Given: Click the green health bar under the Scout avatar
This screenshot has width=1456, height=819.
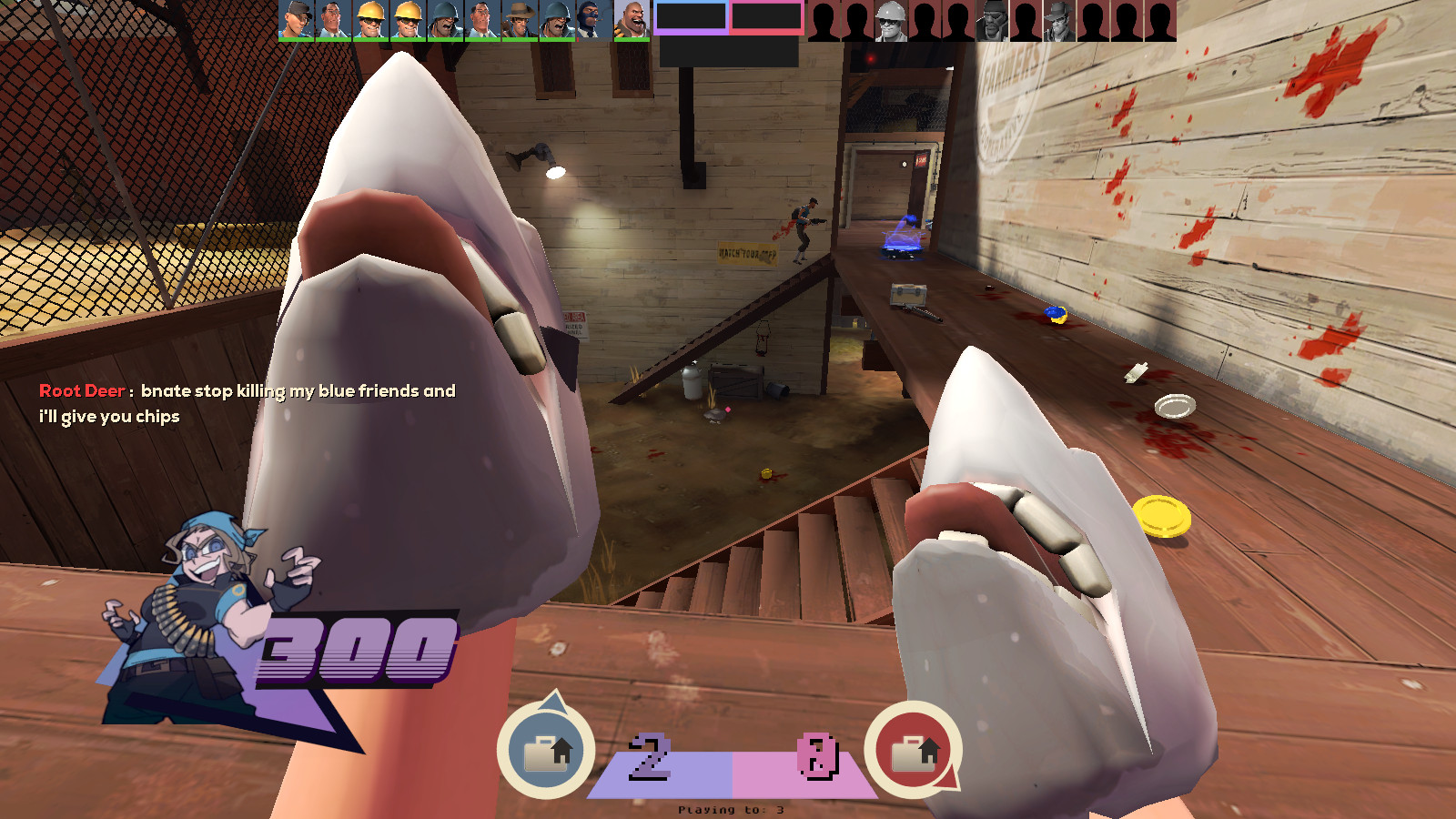Looking at the screenshot, I should [296, 38].
